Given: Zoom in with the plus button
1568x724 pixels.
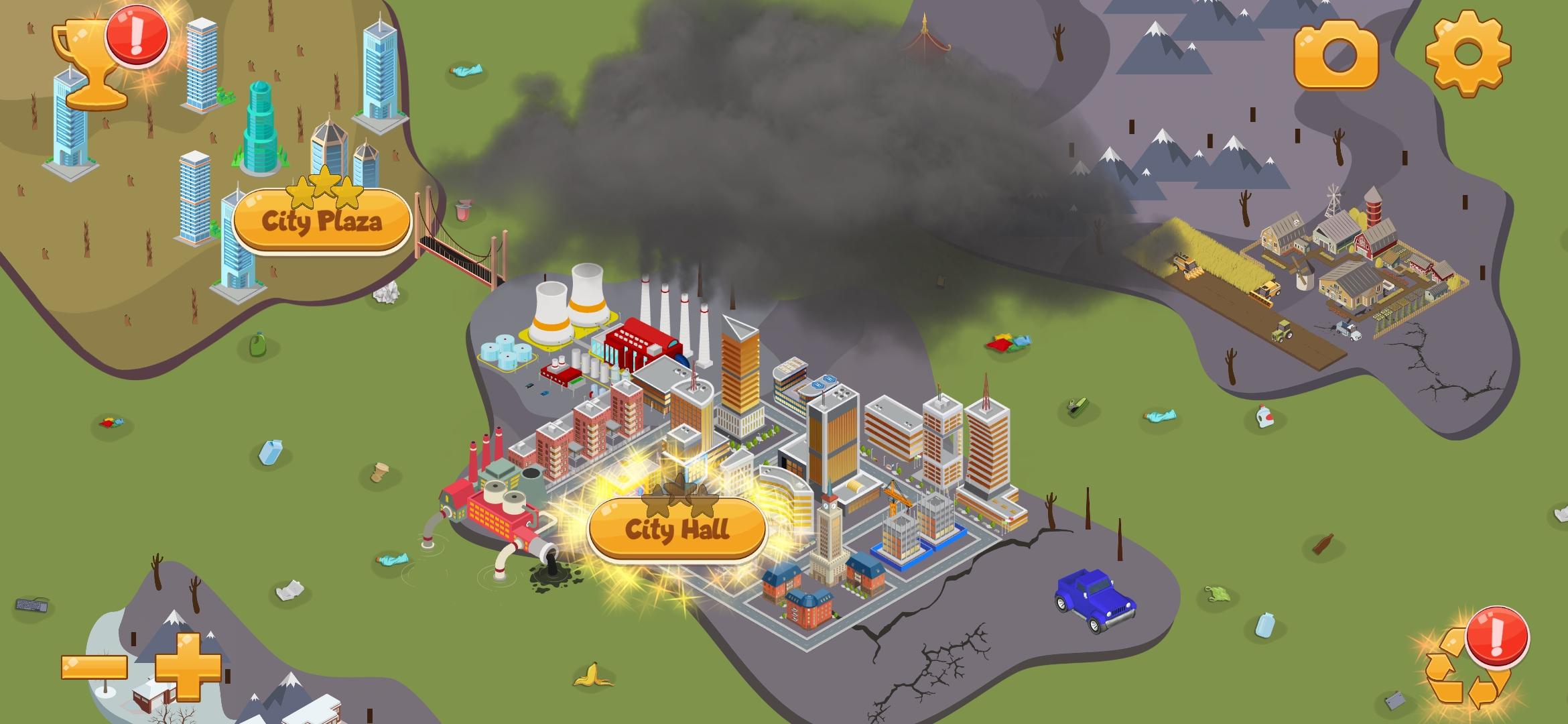Looking at the screenshot, I should click(188, 667).
